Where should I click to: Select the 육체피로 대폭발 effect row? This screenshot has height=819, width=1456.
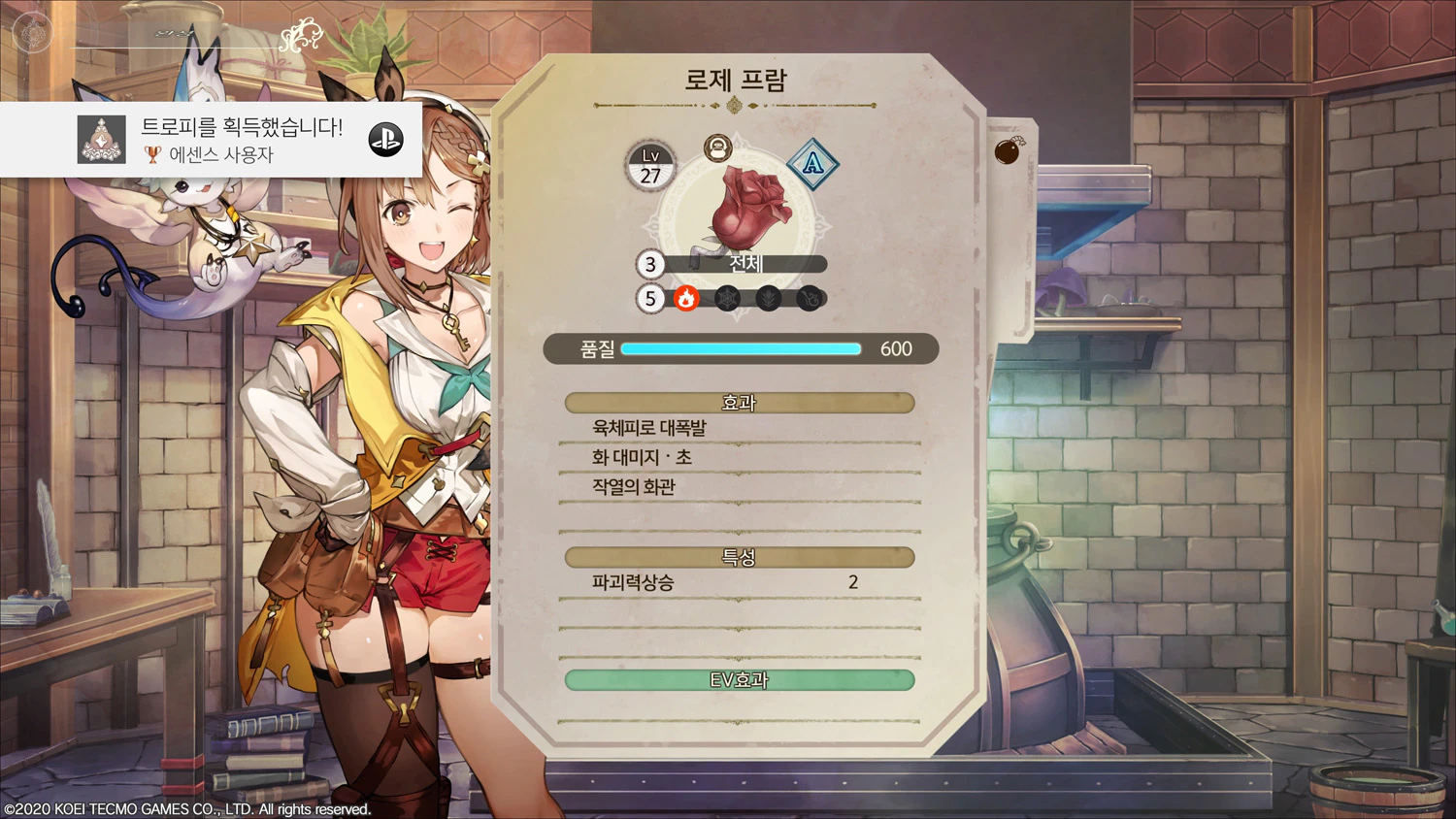click(x=740, y=428)
